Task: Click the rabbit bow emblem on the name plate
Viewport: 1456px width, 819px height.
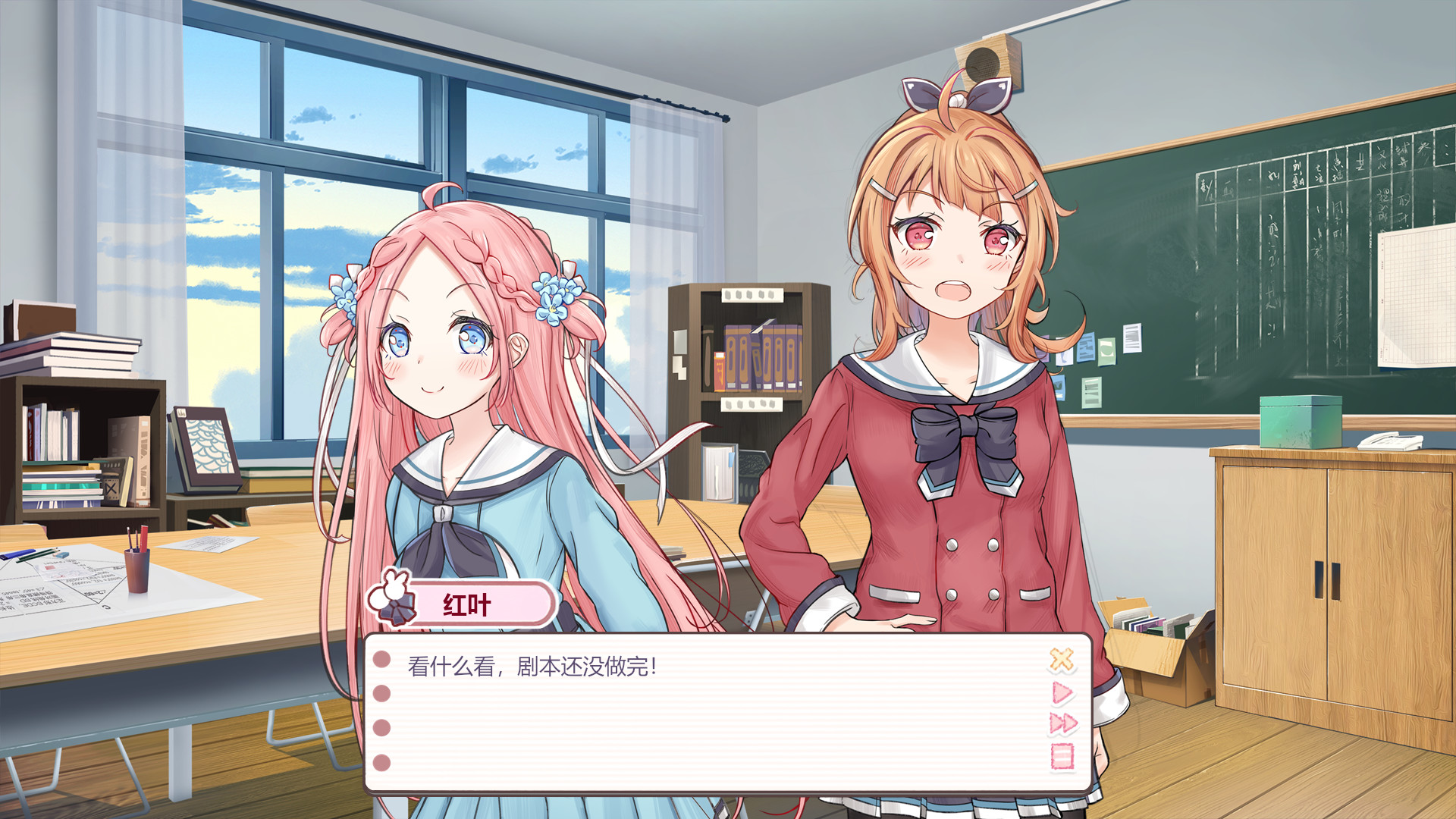Action: coord(393,601)
